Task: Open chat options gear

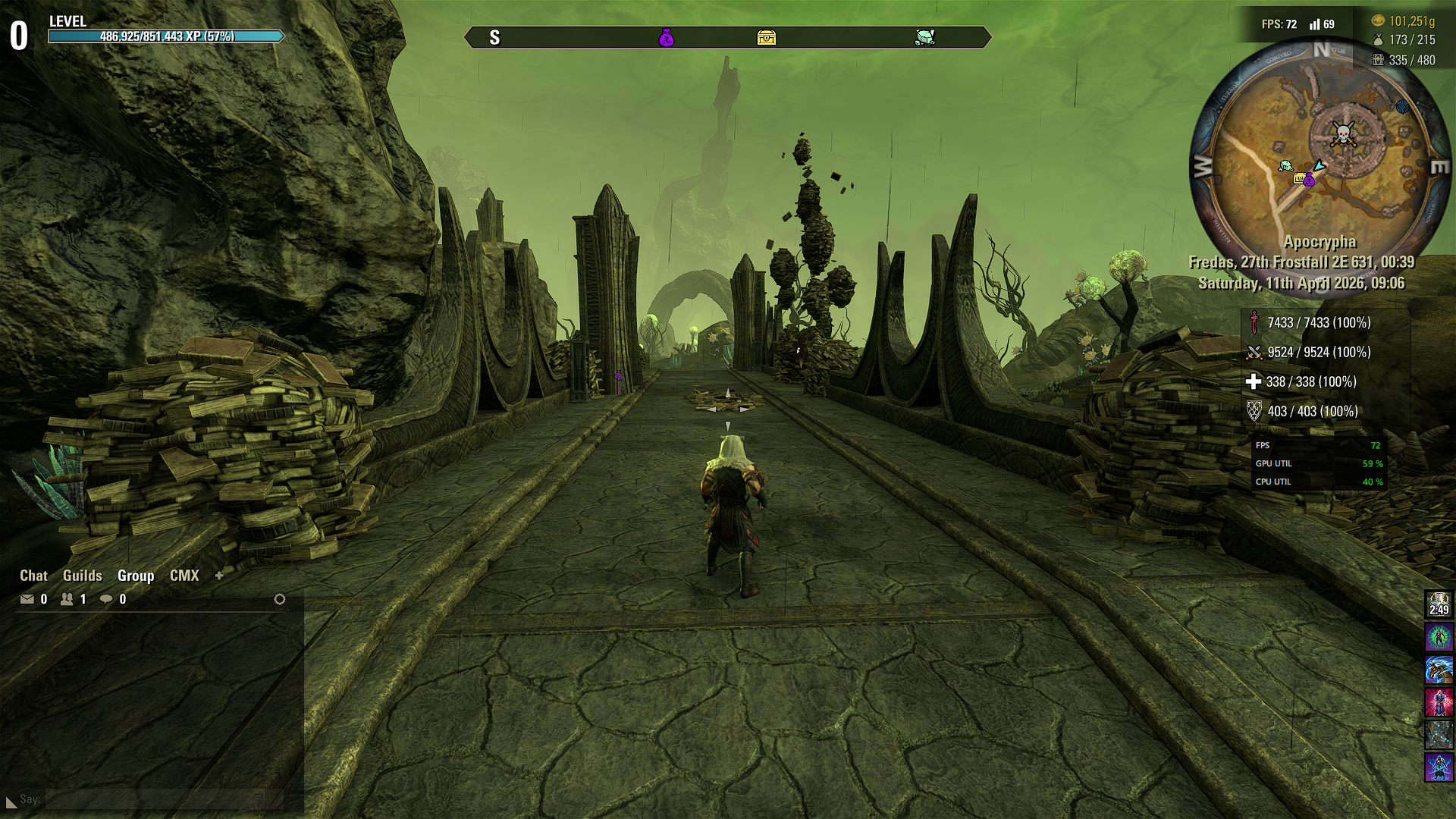Action: point(280,600)
